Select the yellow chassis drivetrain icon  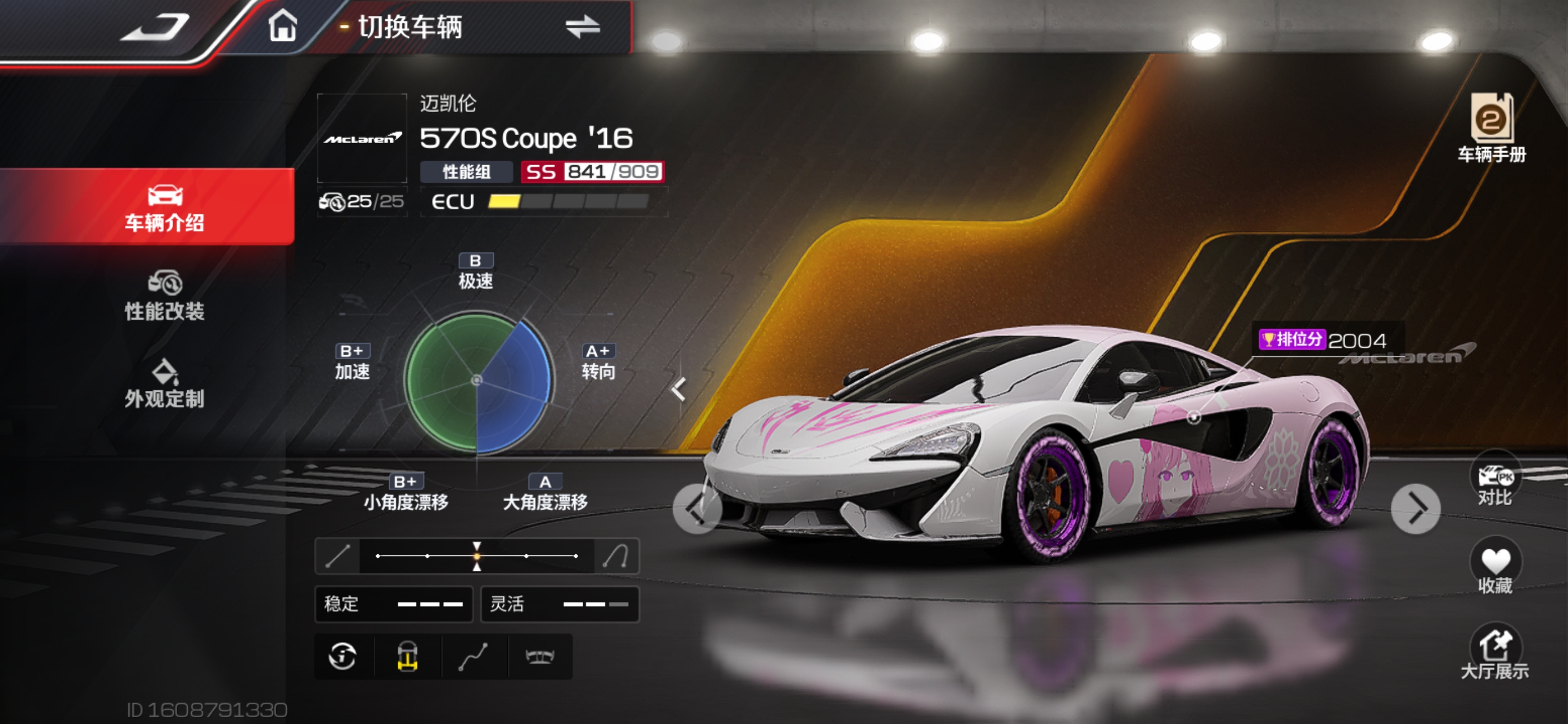tap(408, 657)
